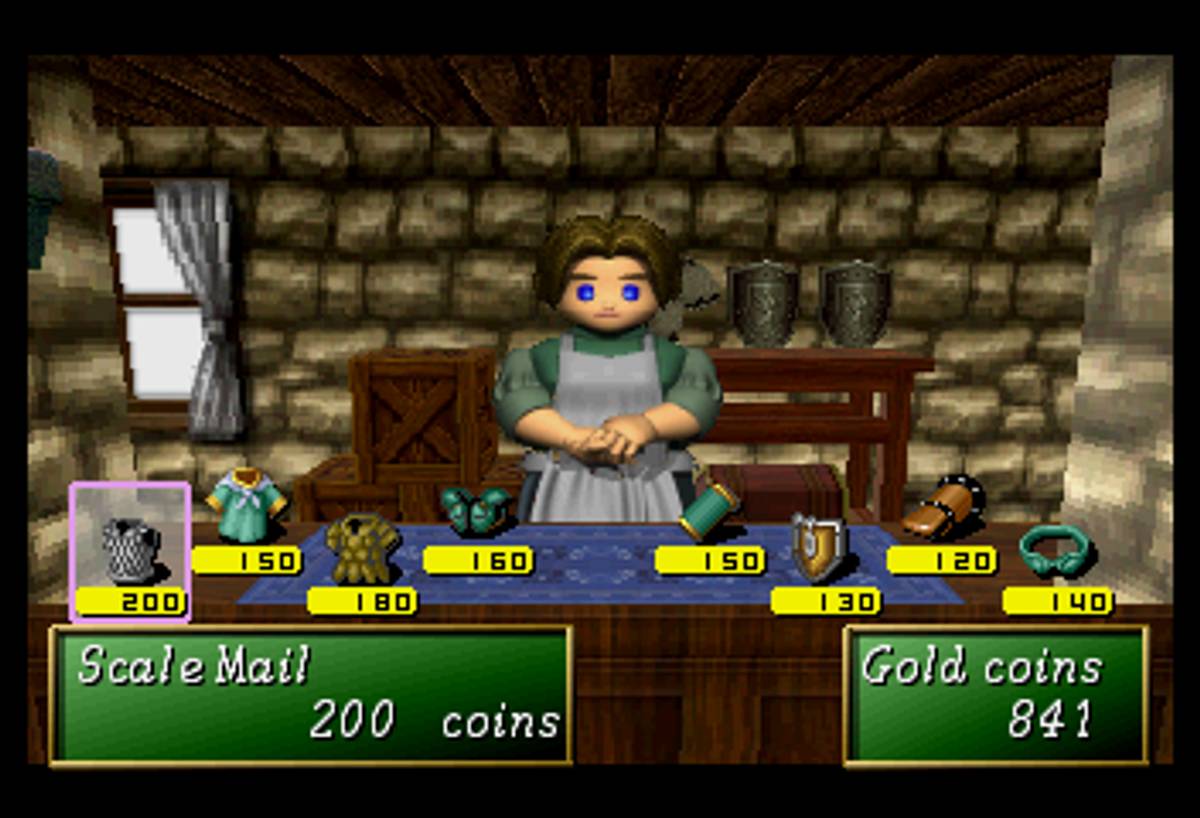Image resolution: width=1200 pixels, height=818 pixels.
Task: Choose the green spool priced 150
Action: tap(707, 510)
